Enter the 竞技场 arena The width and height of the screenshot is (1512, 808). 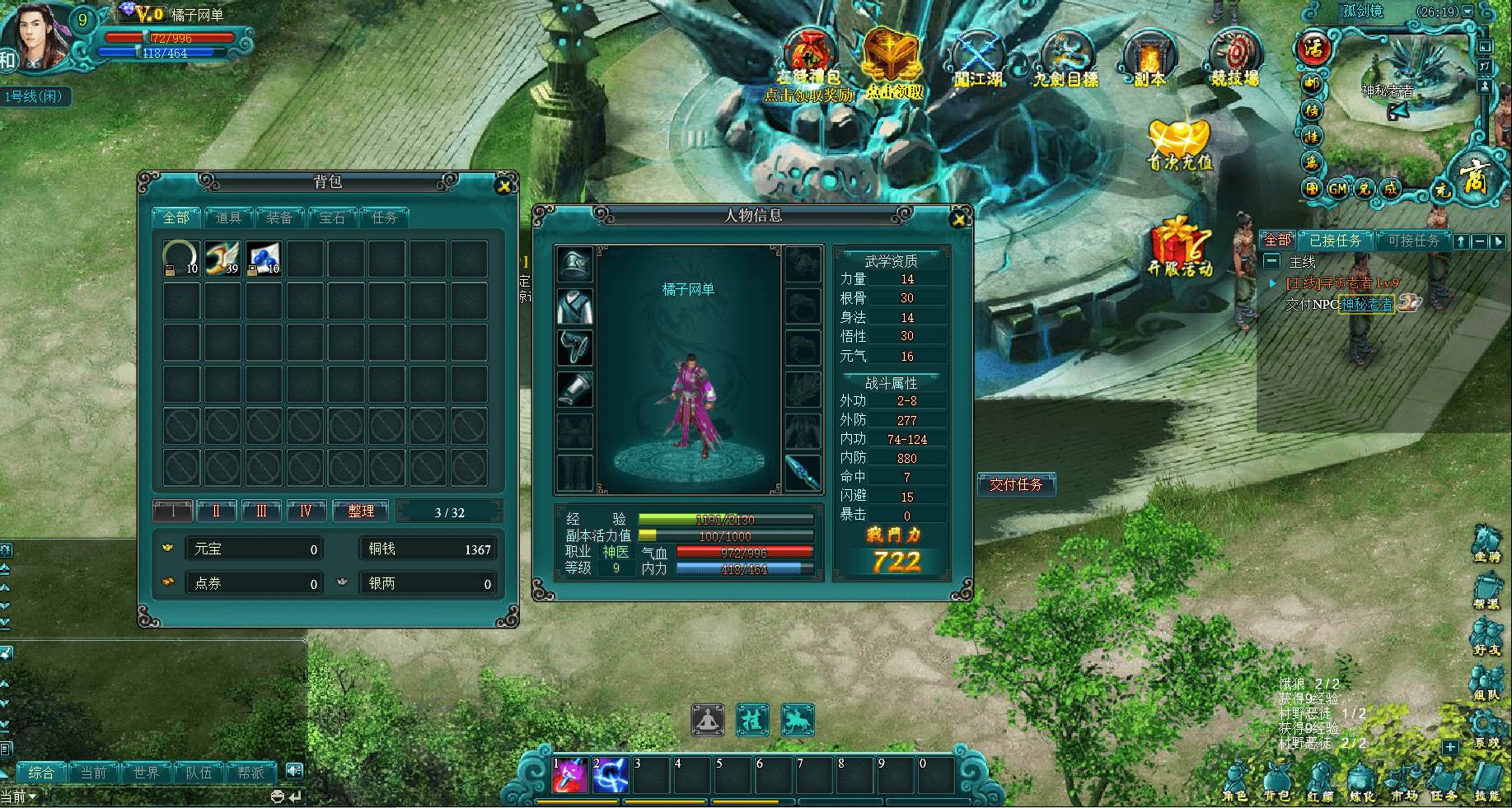point(1234,59)
